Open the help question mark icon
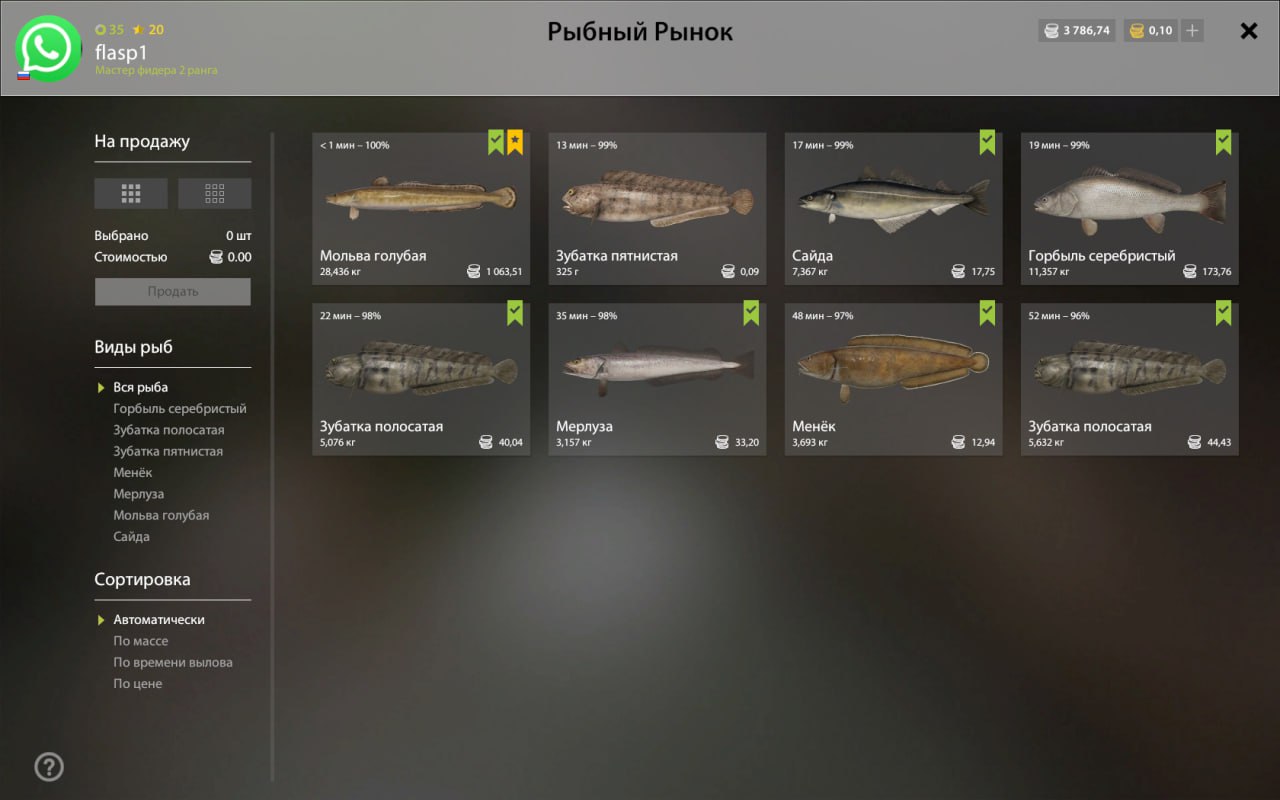The image size is (1280, 800). pos(49,767)
